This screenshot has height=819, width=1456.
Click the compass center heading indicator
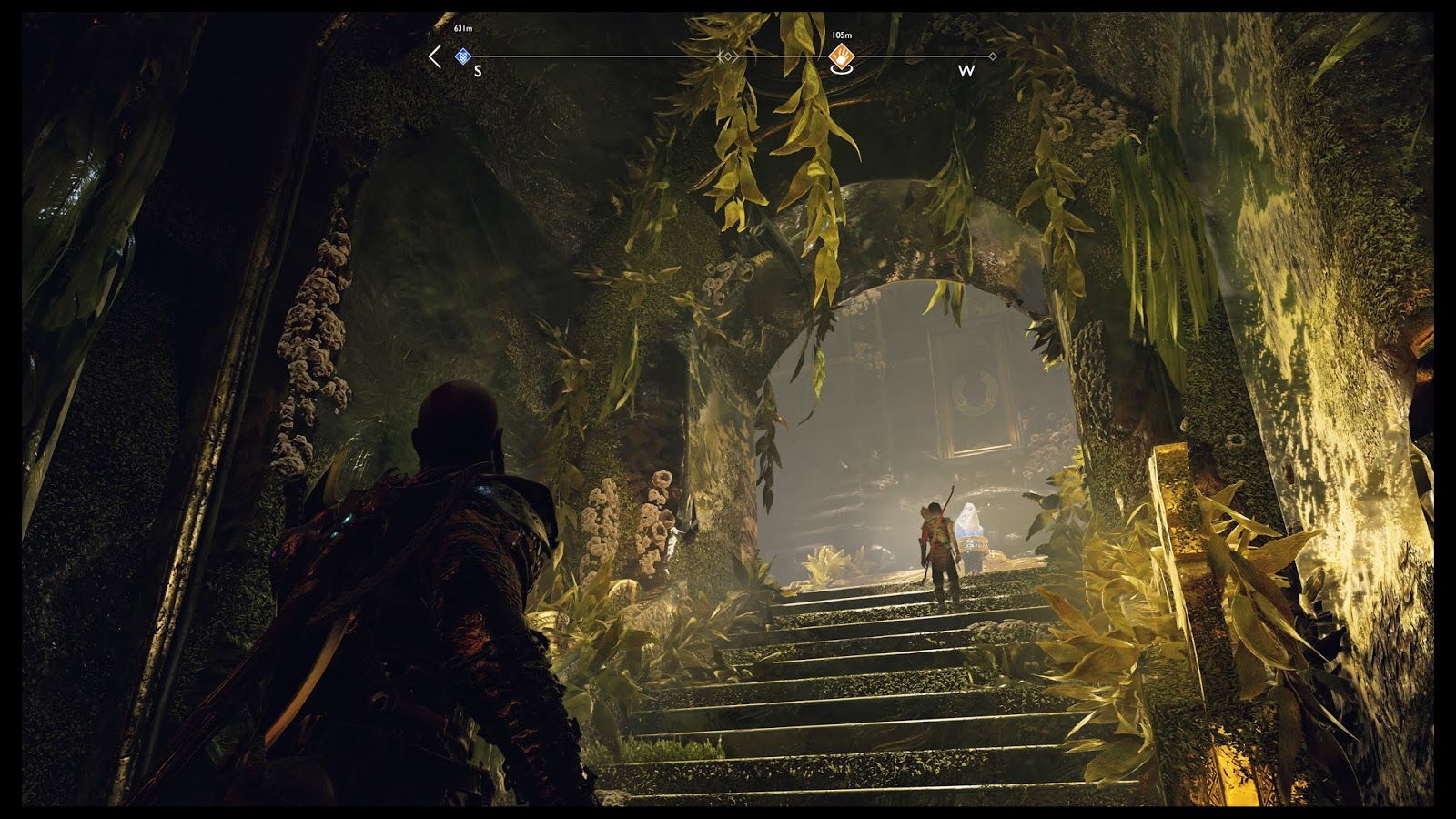pyautogui.click(x=727, y=56)
